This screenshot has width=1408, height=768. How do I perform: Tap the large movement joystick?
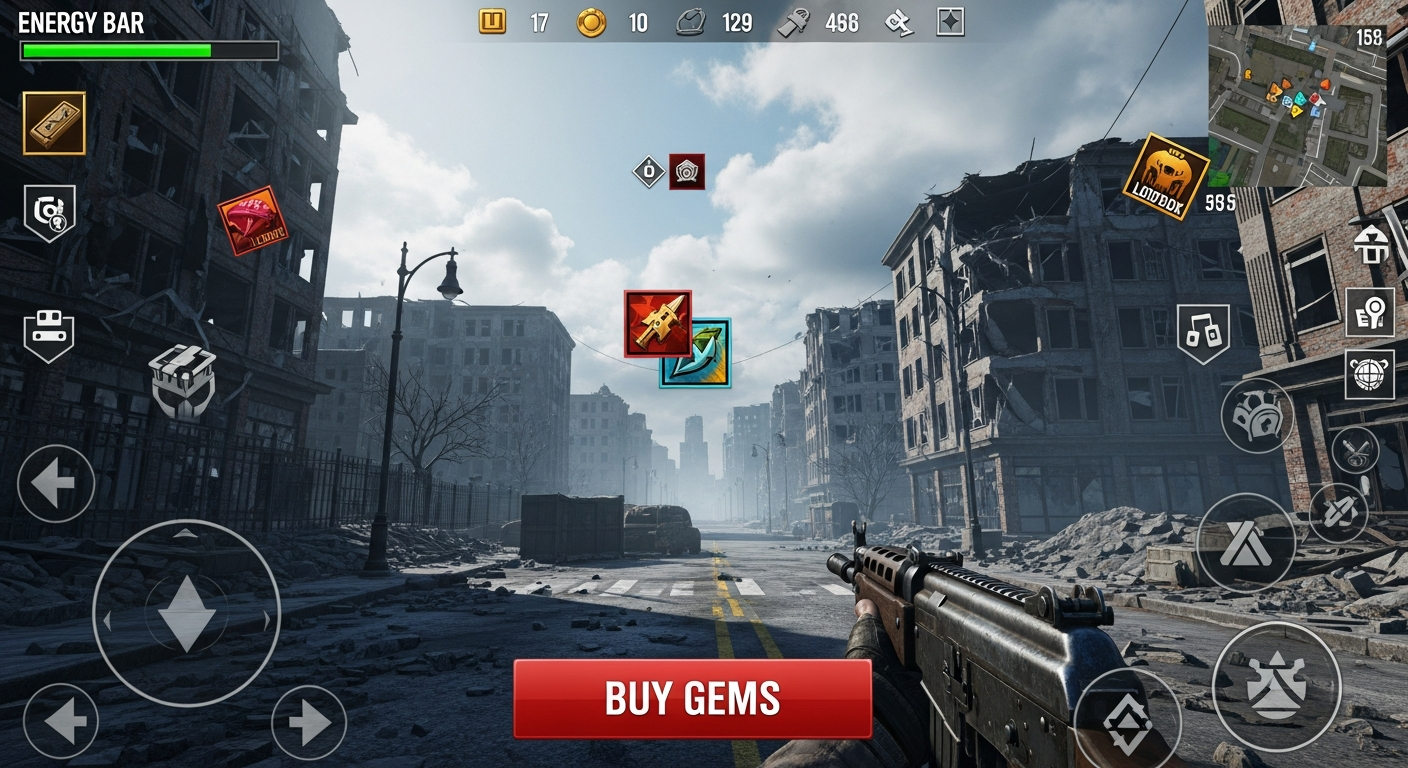186,613
